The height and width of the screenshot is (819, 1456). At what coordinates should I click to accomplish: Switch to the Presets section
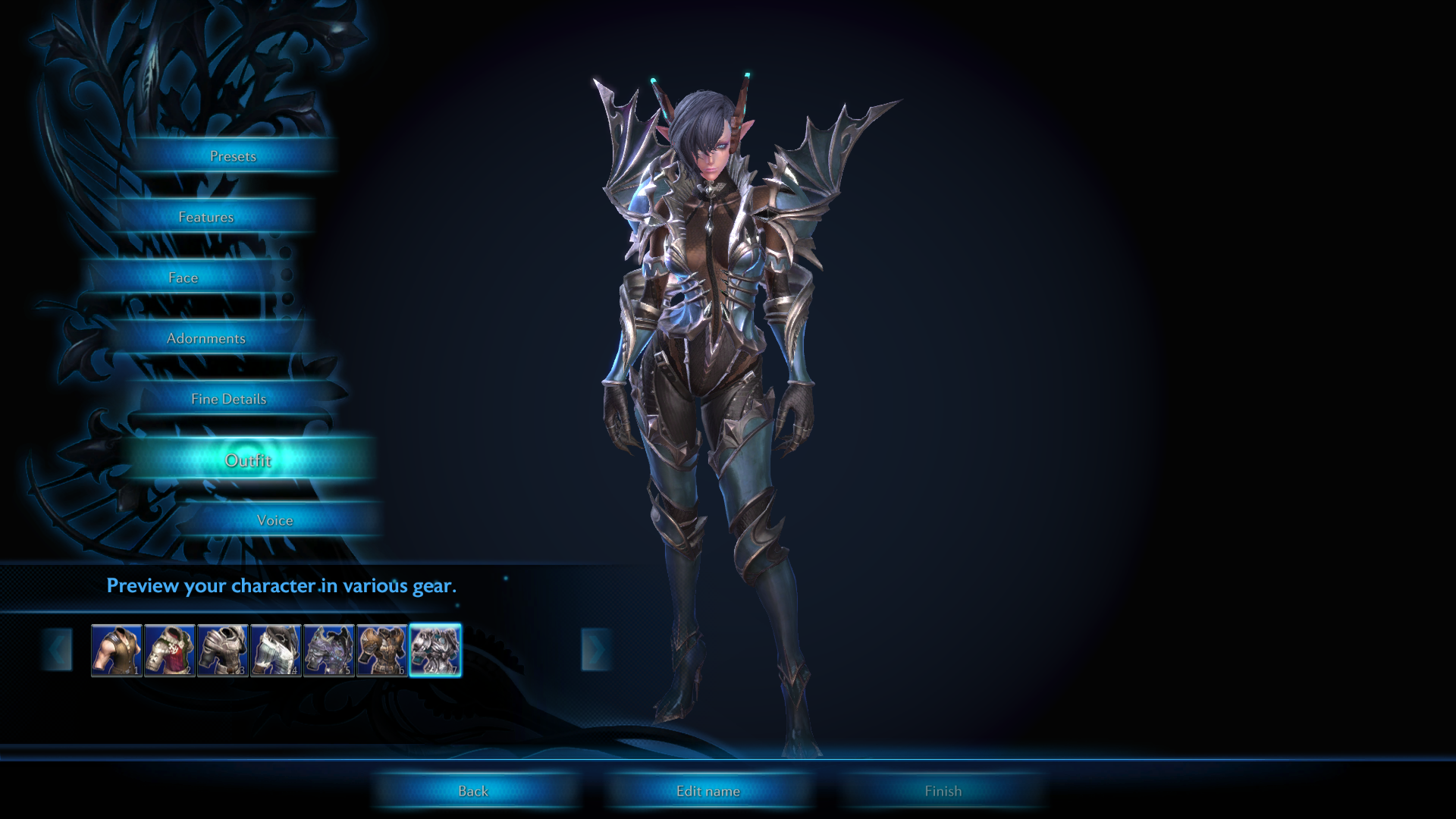[x=234, y=156]
